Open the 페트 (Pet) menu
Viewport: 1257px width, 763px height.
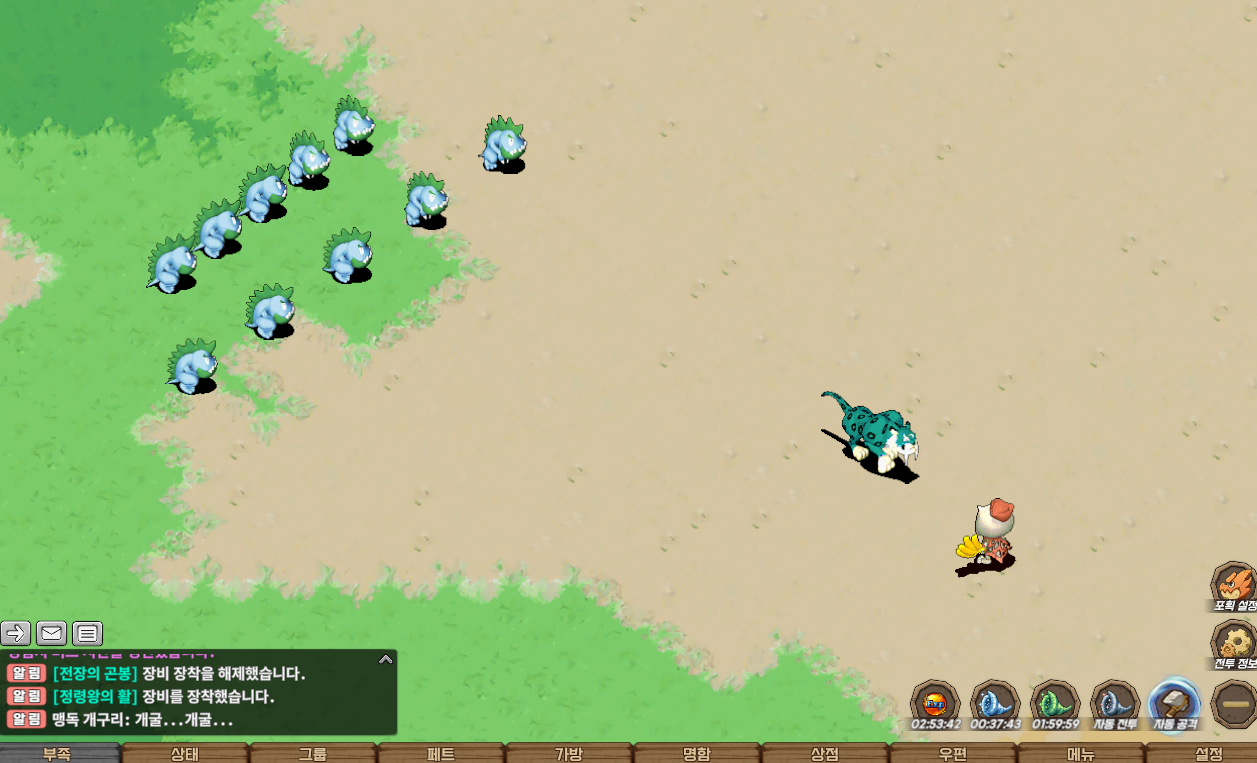[441, 753]
